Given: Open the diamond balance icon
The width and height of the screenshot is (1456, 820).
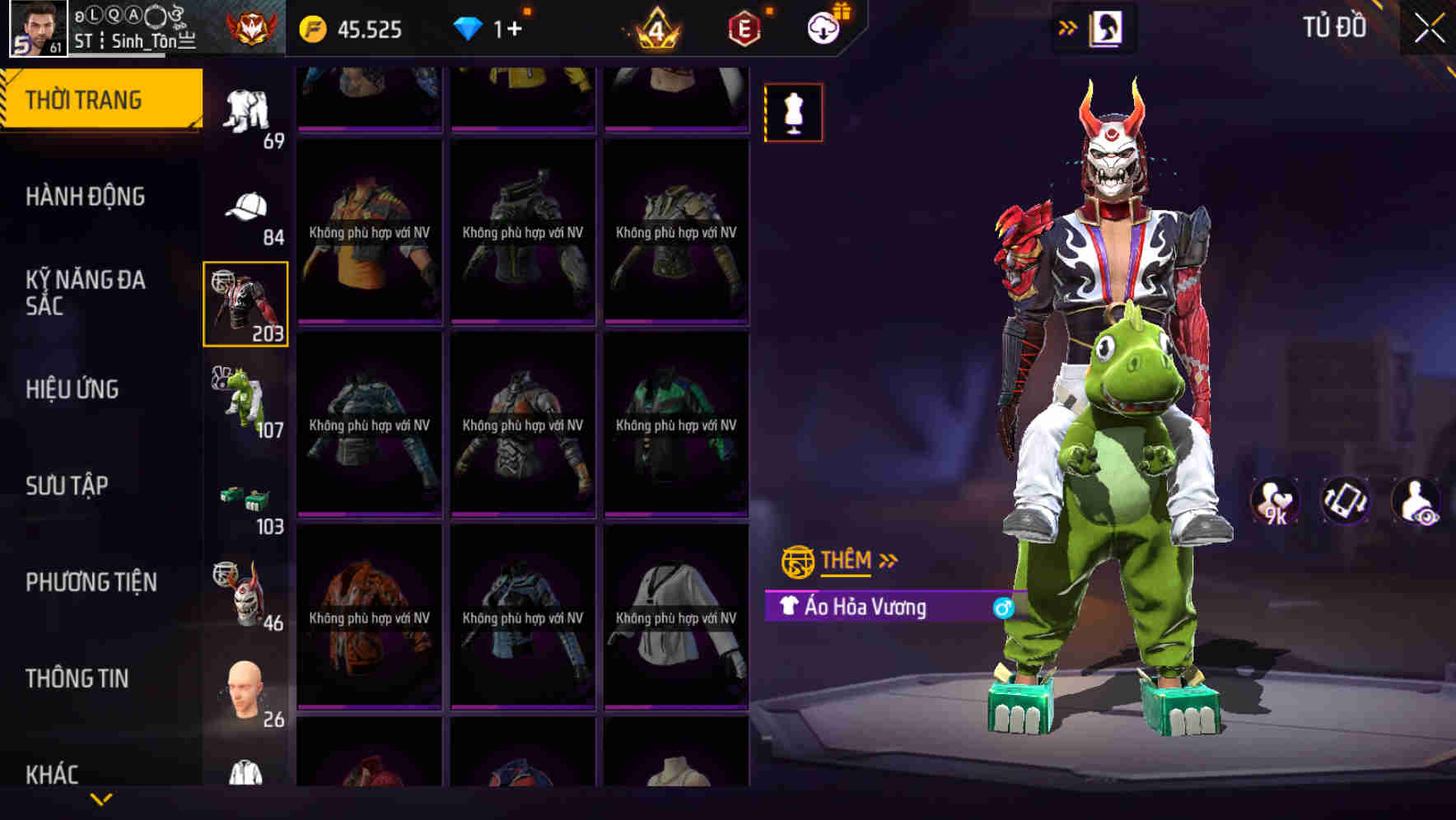Looking at the screenshot, I should pyautogui.click(x=469, y=30).
